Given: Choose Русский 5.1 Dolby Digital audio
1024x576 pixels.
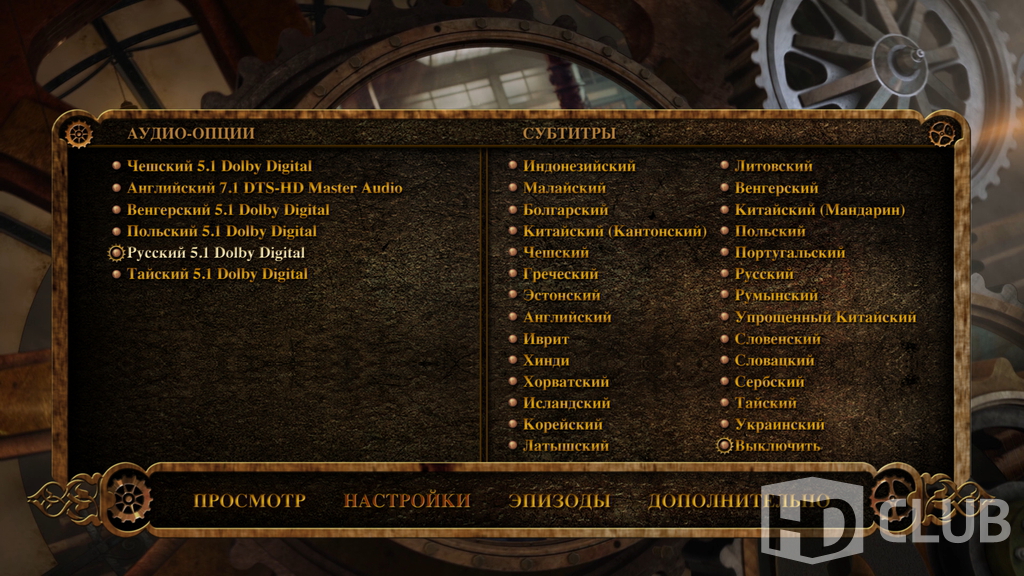Looking at the screenshot, I should click(216, 253).
